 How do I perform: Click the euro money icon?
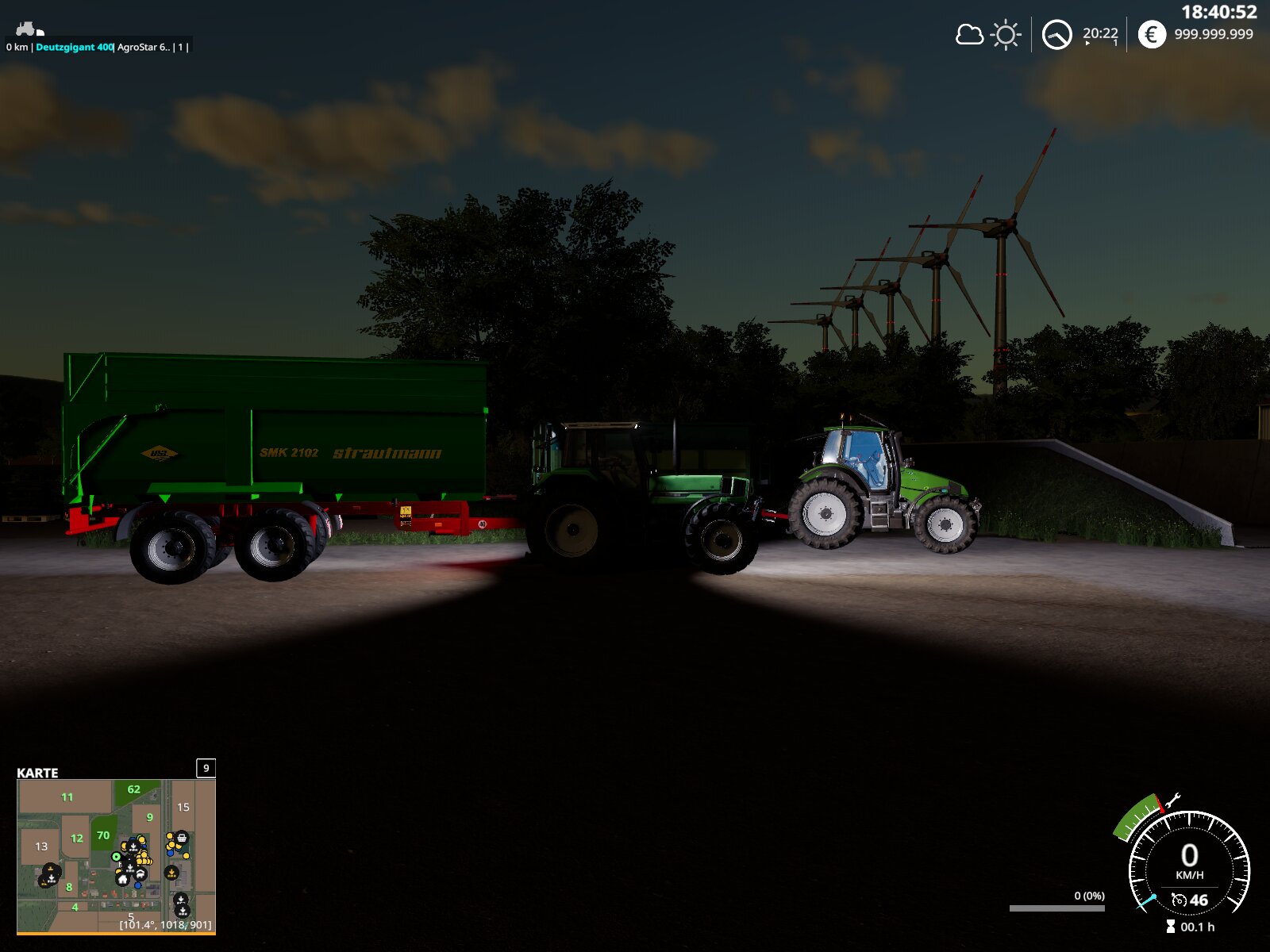click(1152, 34)
